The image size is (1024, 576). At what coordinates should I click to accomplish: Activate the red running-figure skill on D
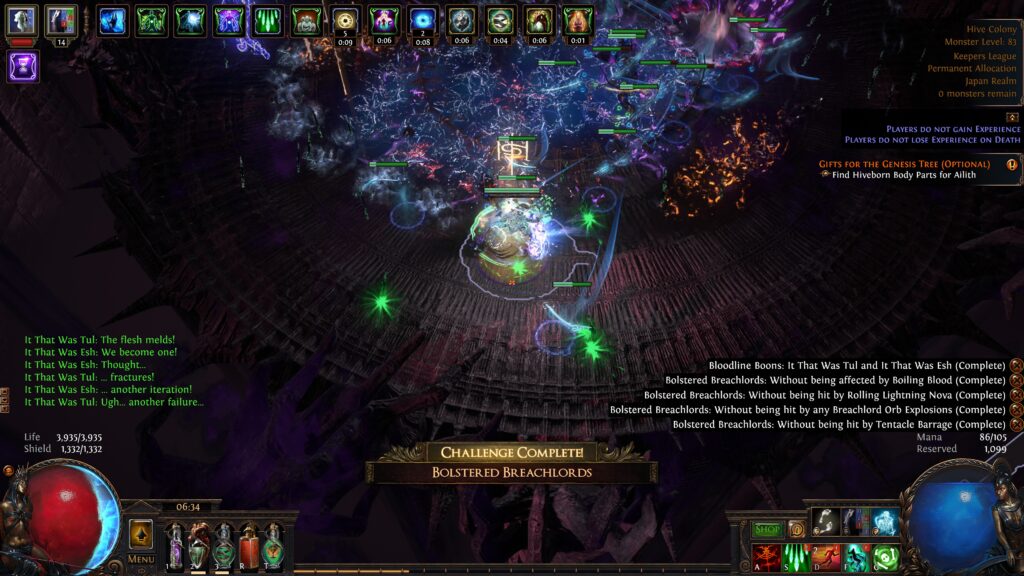coord(826,558)
